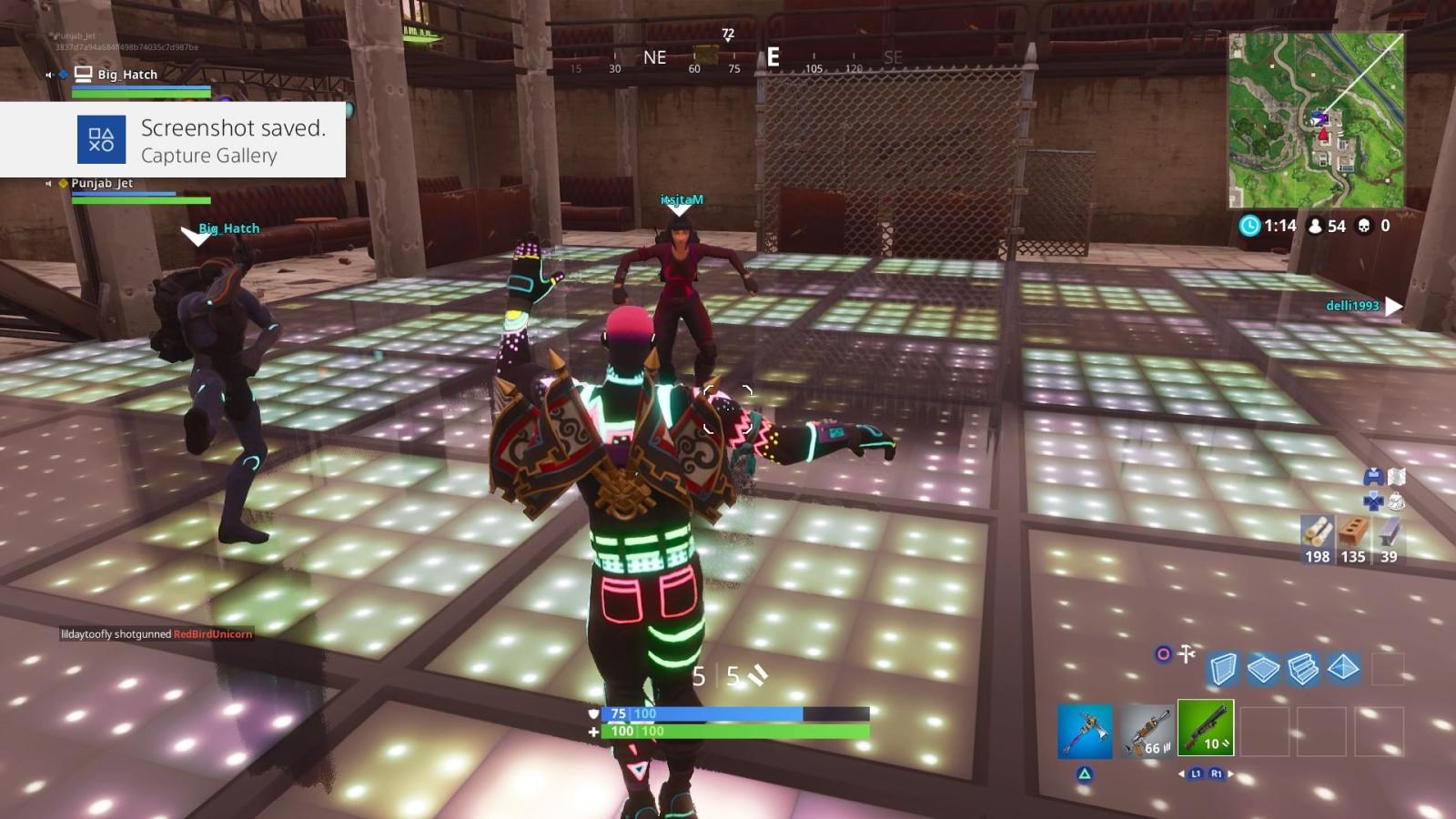Switch weapons using the R1 tab pill
The height and width of the screenshot is (819, 1456).
pos(1217,773)
